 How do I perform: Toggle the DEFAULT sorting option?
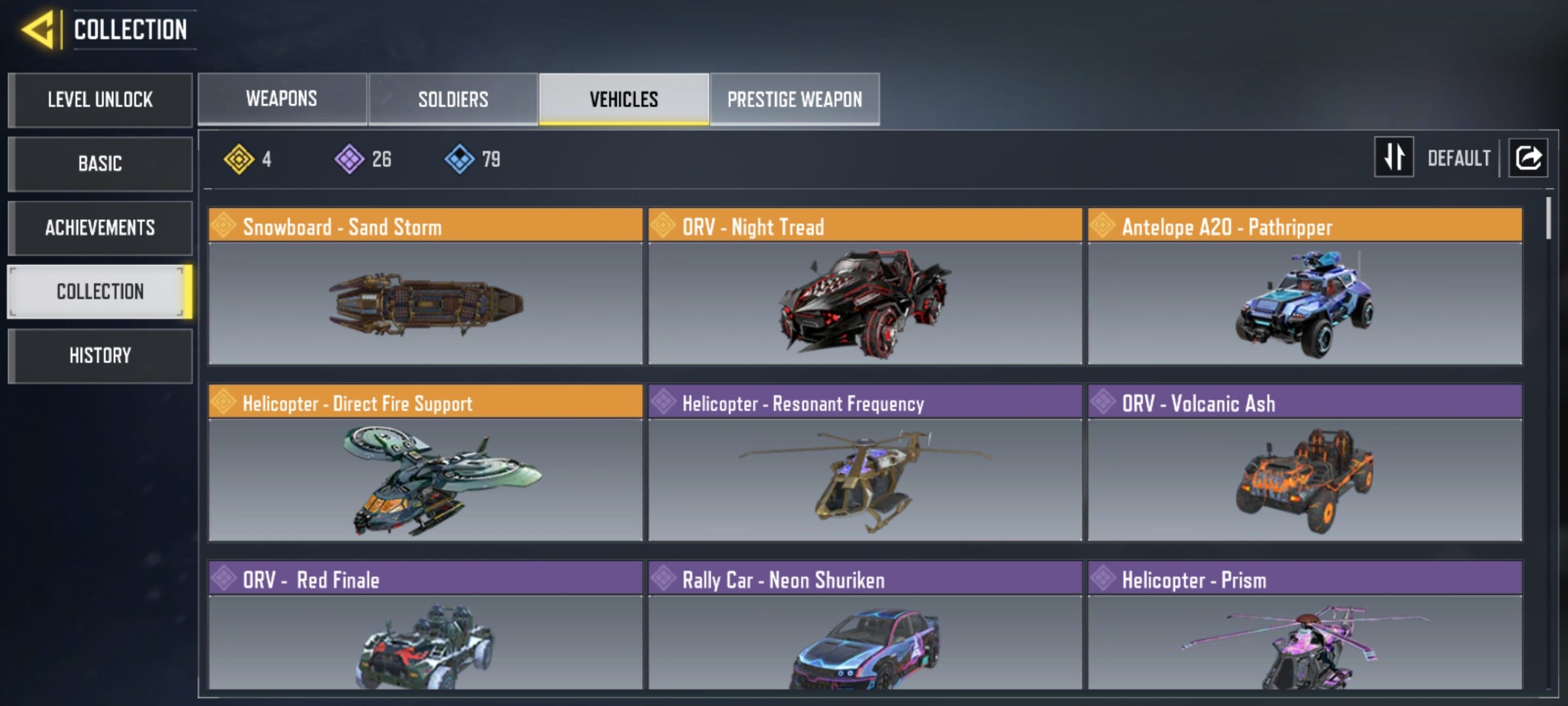point(1460,159)
